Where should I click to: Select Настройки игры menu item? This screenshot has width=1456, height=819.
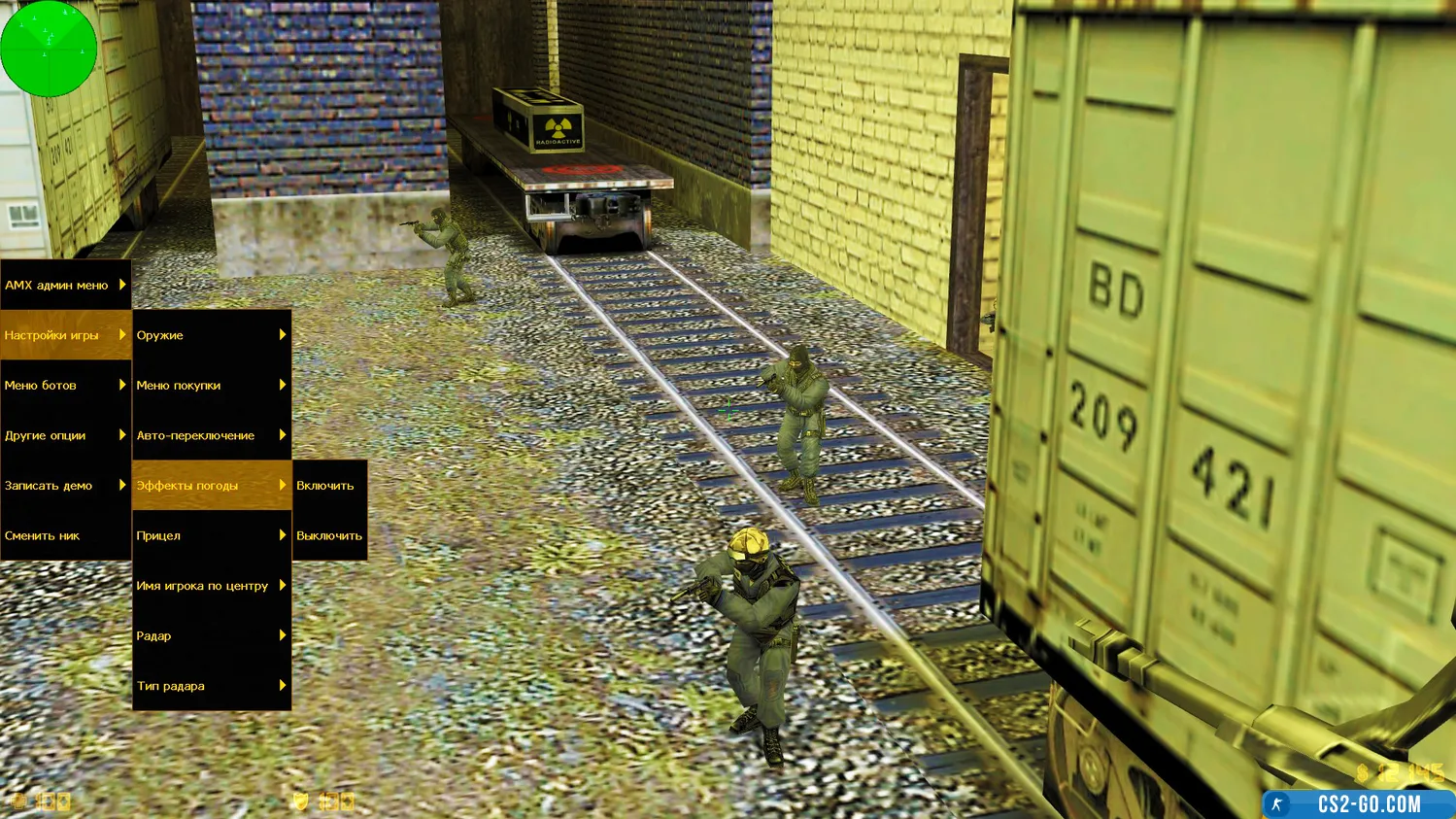click(x=65, y=335)
